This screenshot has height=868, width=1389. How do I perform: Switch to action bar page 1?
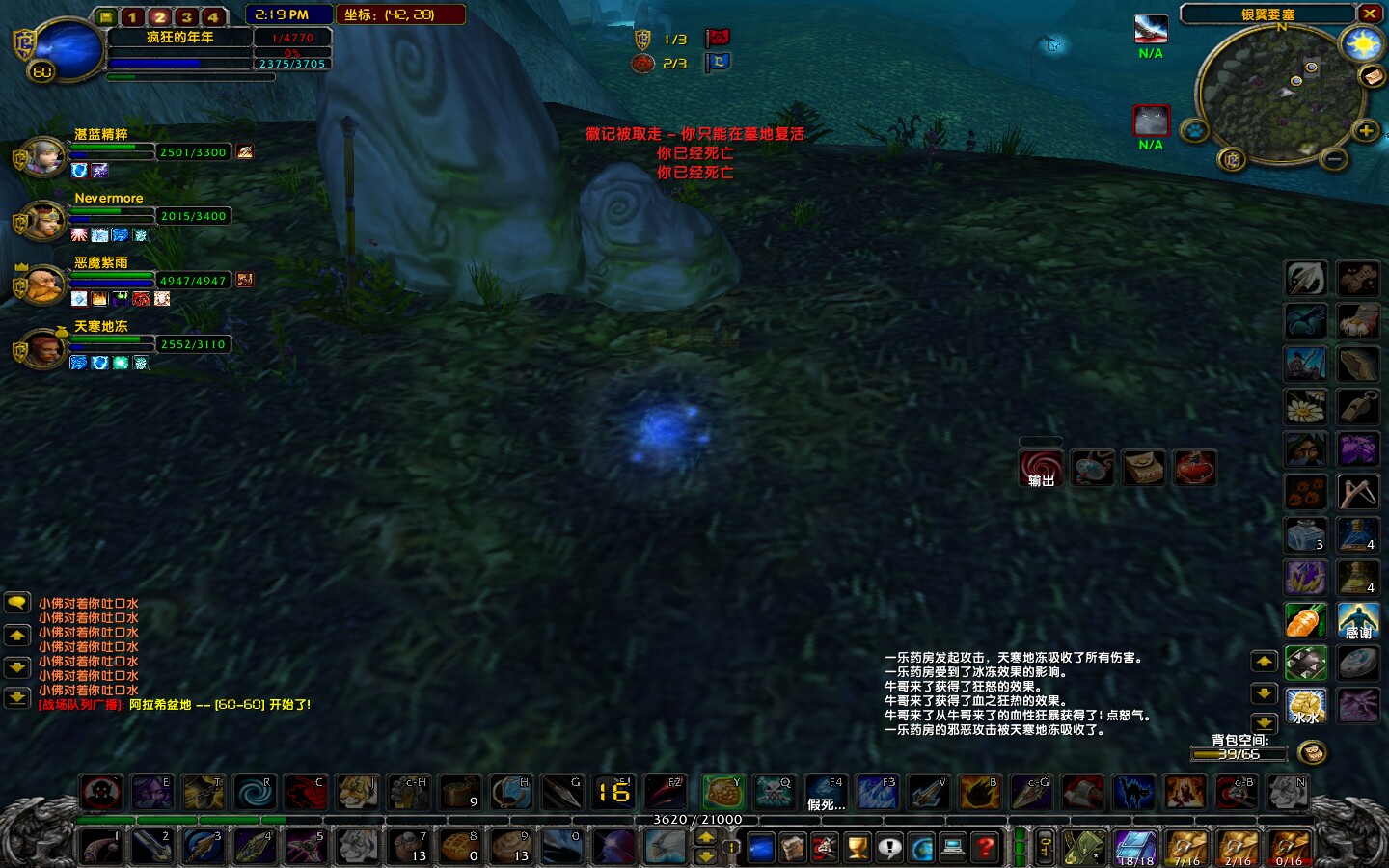pyautogui.click(x=132, y=16)
